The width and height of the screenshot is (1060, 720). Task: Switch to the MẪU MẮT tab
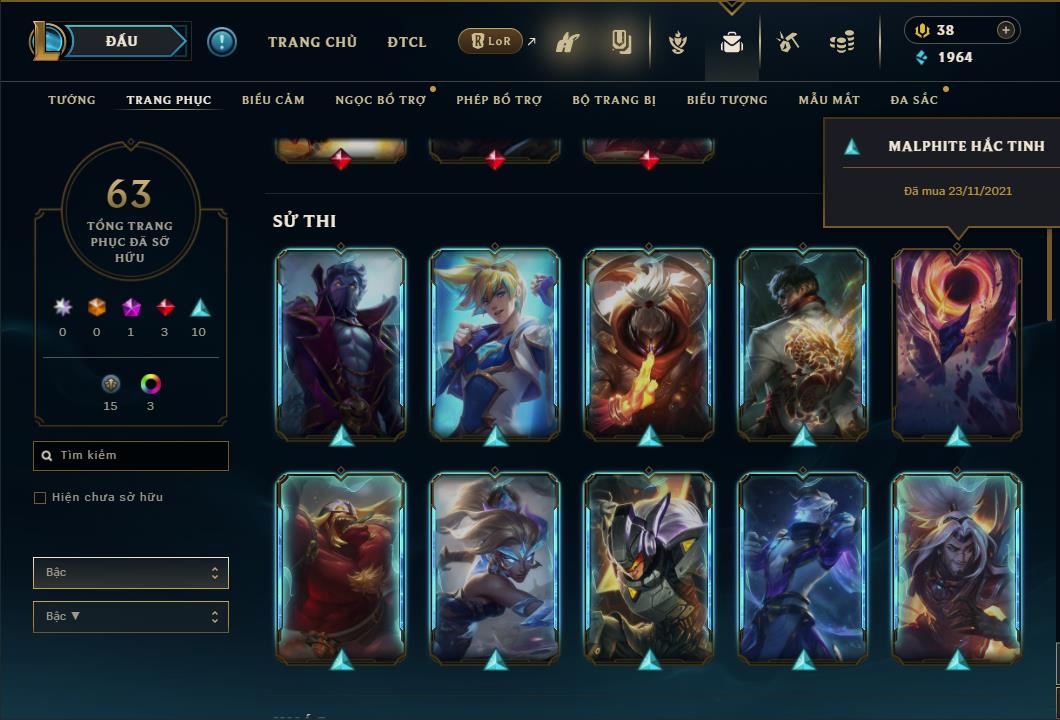(x=829, y=100)
